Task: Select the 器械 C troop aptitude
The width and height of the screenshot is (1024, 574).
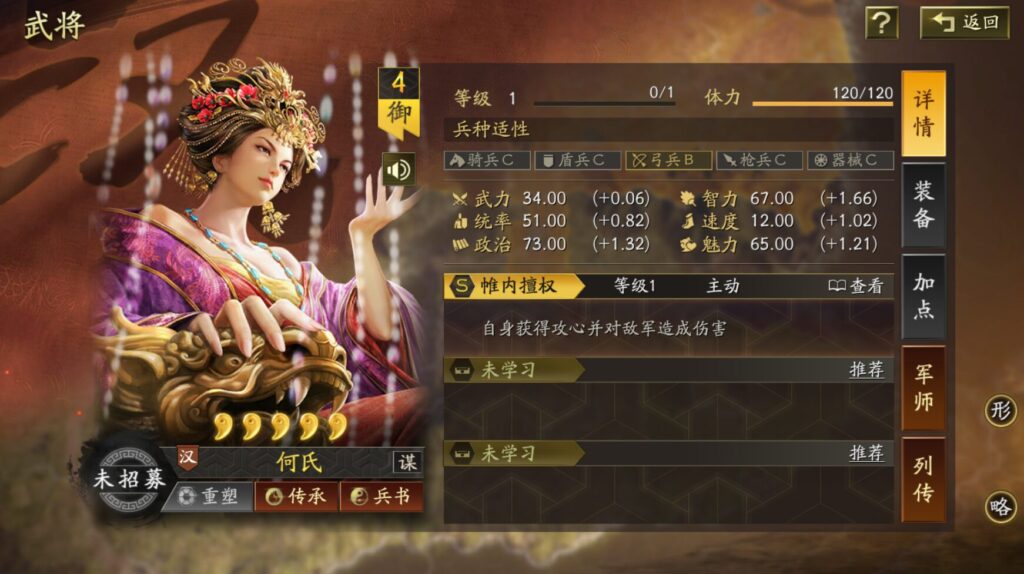Action: [849, 160]
